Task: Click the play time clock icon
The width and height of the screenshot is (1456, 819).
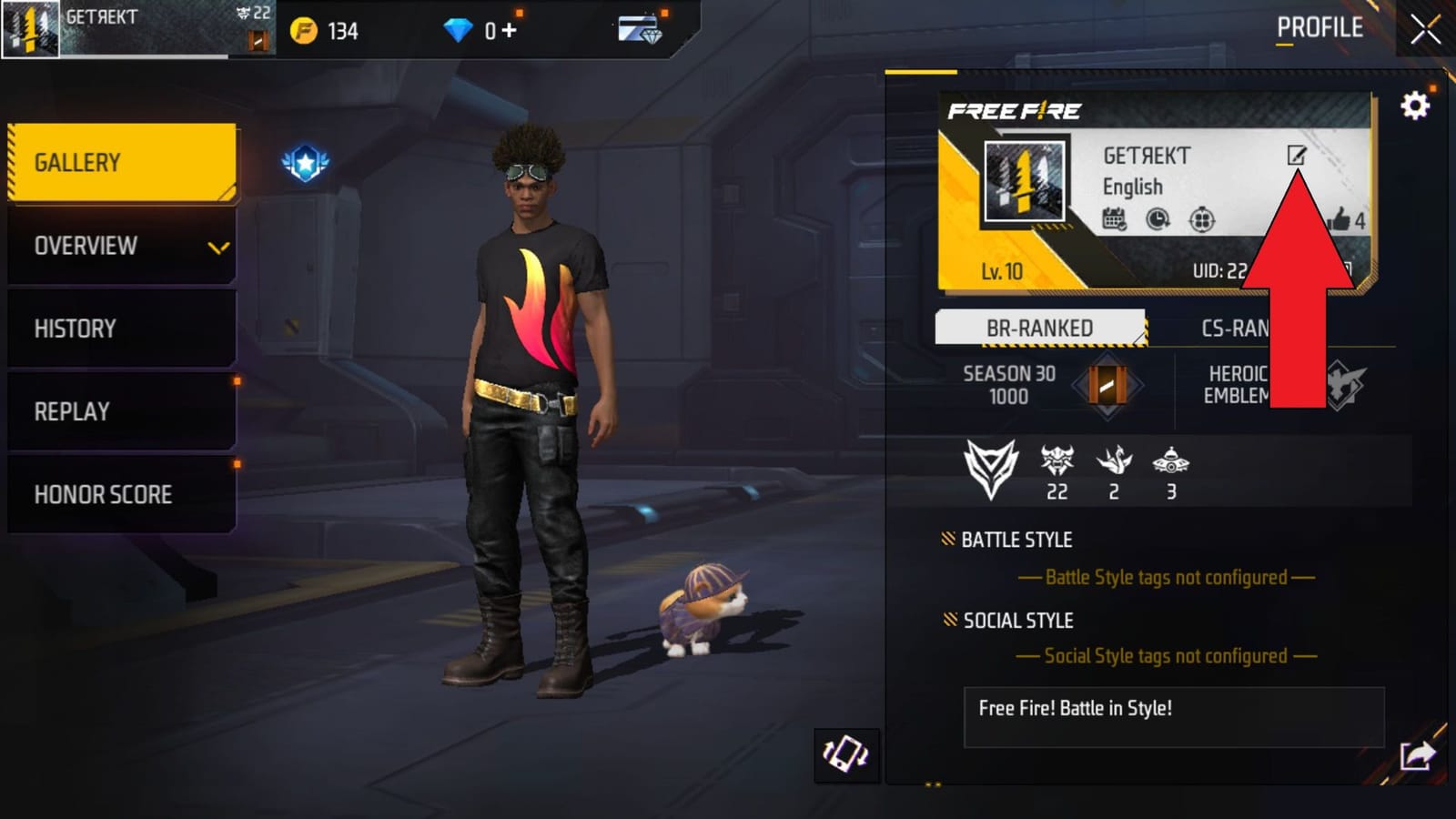Action: (x=1159, y=219)
